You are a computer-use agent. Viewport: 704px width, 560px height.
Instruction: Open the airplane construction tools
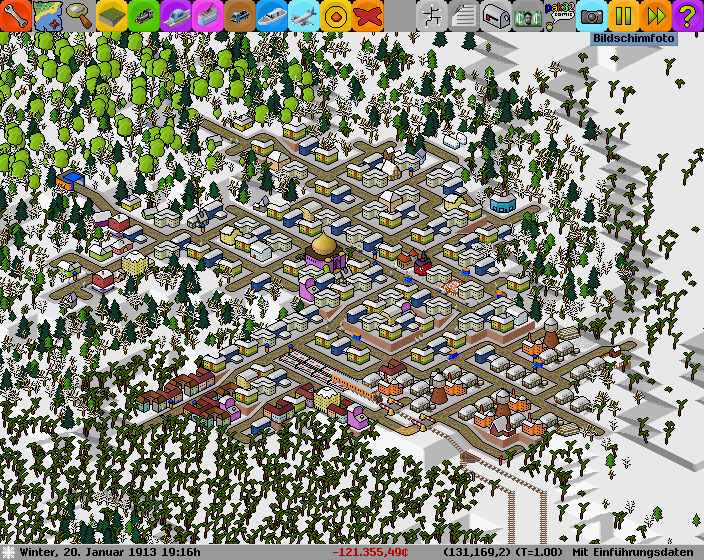(303, 15)
